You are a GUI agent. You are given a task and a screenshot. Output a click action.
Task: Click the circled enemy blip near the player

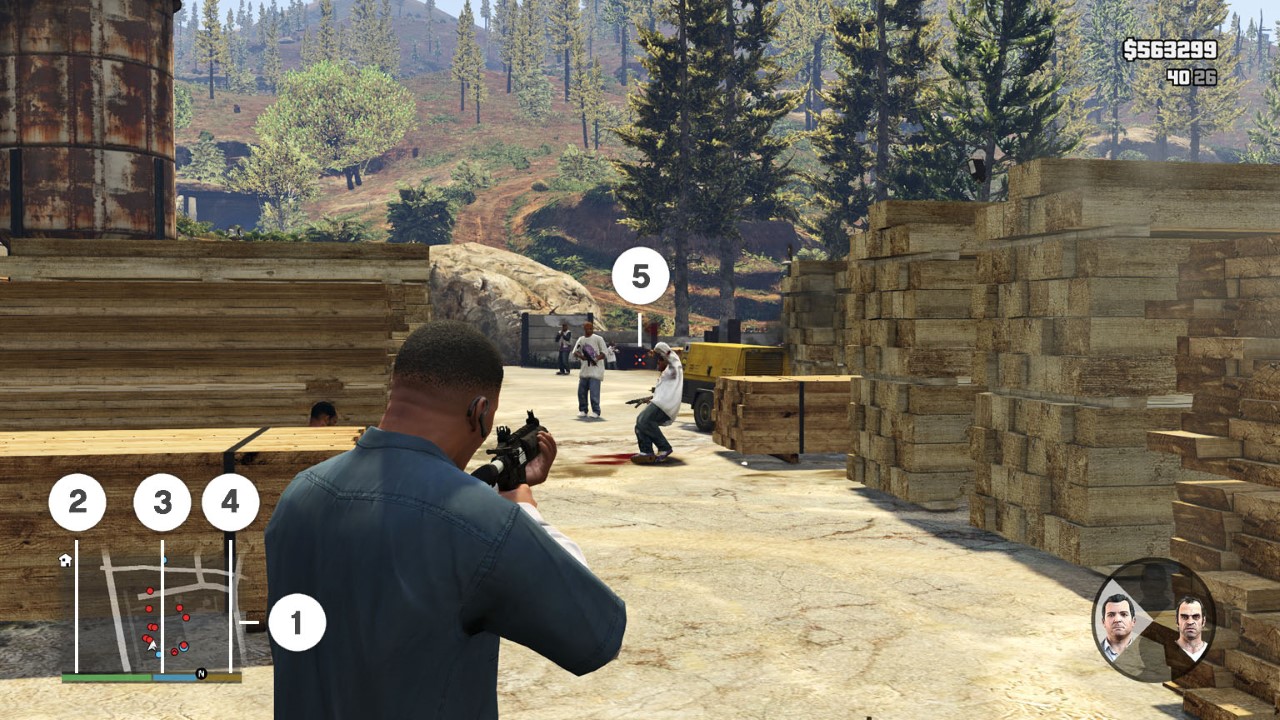(x=183, y=644)
